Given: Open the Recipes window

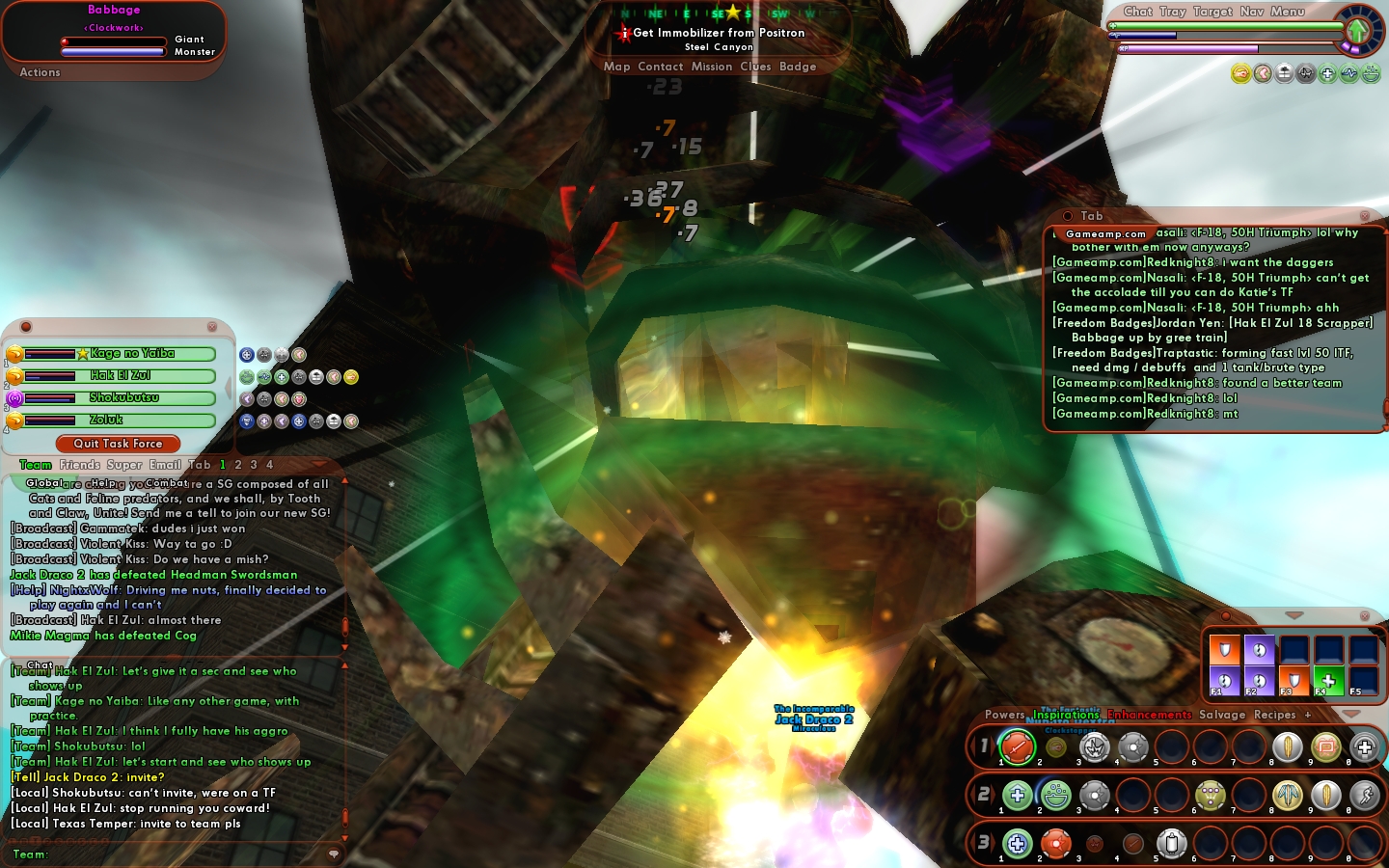Looking at the screenshot, I should 1274,715.
